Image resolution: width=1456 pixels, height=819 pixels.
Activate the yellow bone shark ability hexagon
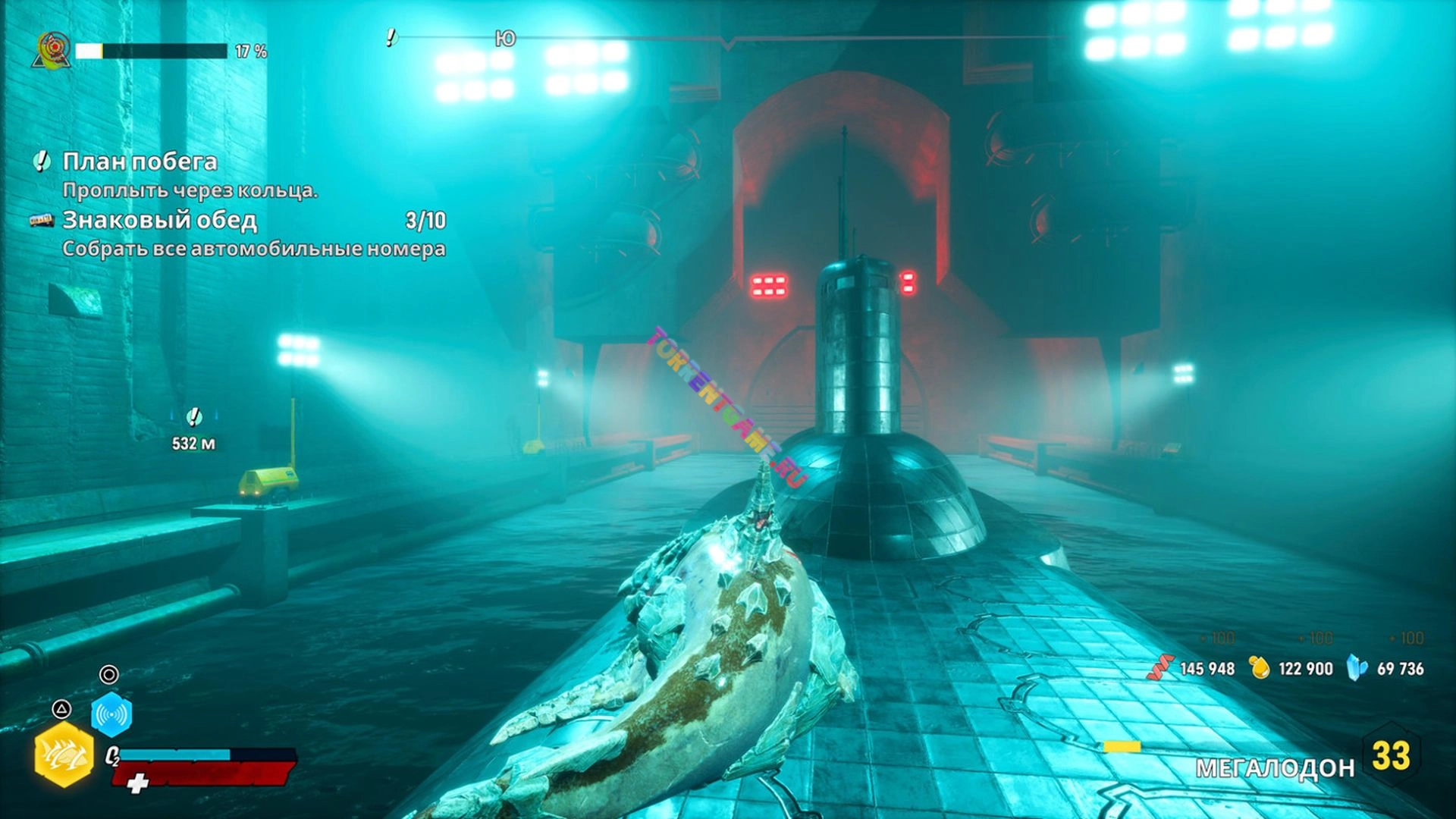point(64,755)
